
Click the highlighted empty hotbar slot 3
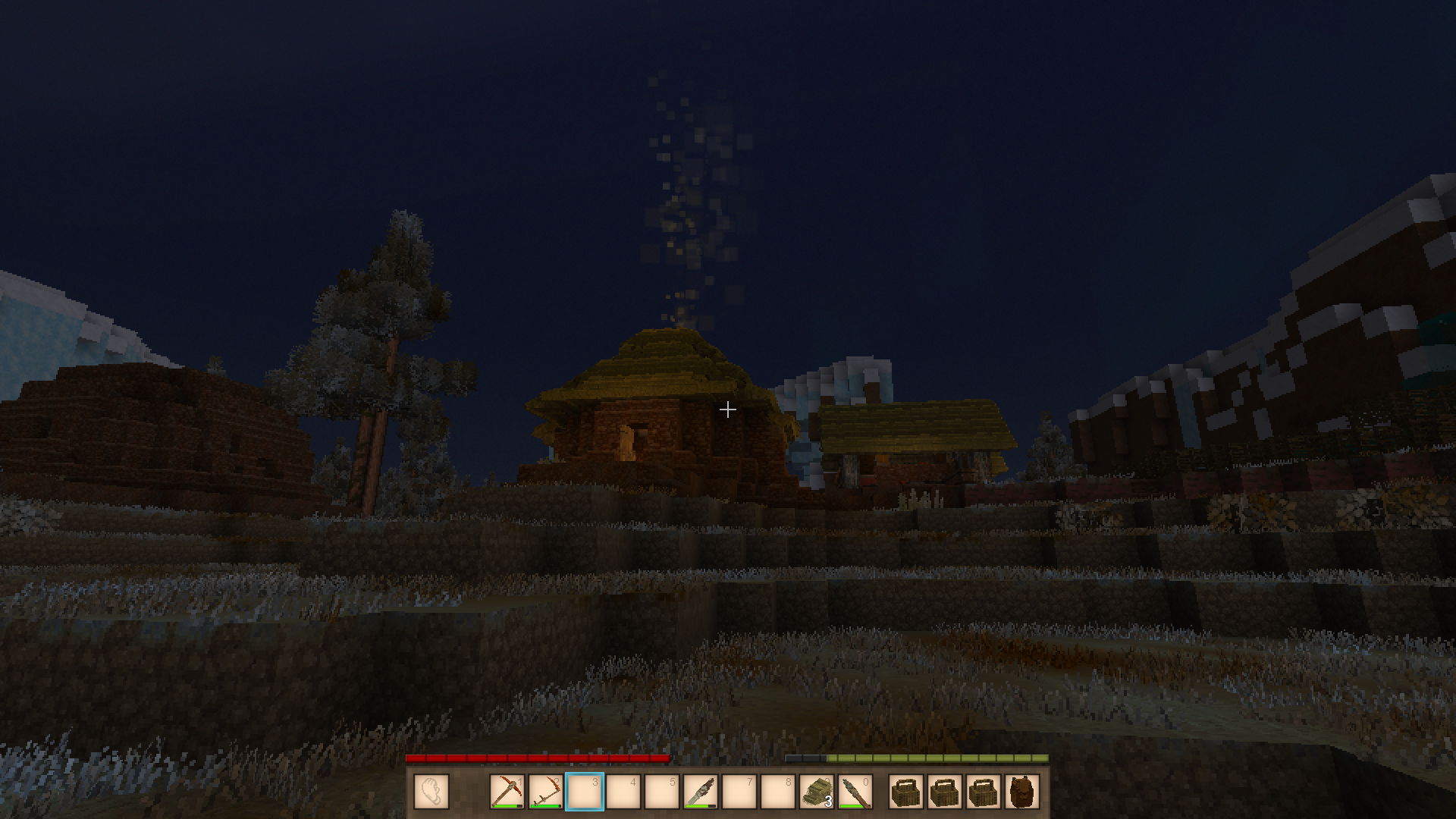[x=585, y=792]
